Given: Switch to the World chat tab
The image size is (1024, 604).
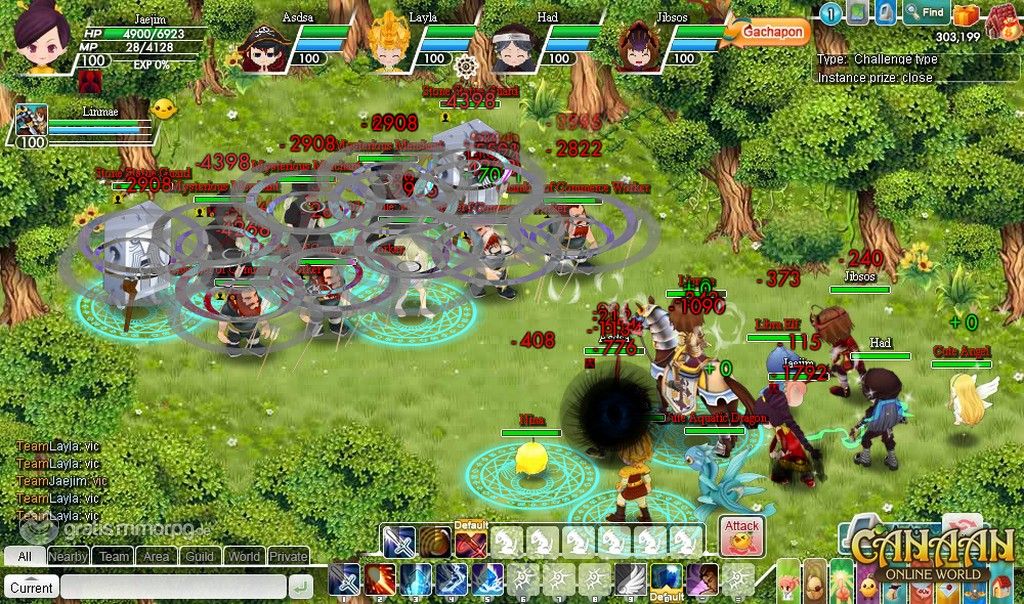Looking at the screenshot, I should (x=244, y=556).
